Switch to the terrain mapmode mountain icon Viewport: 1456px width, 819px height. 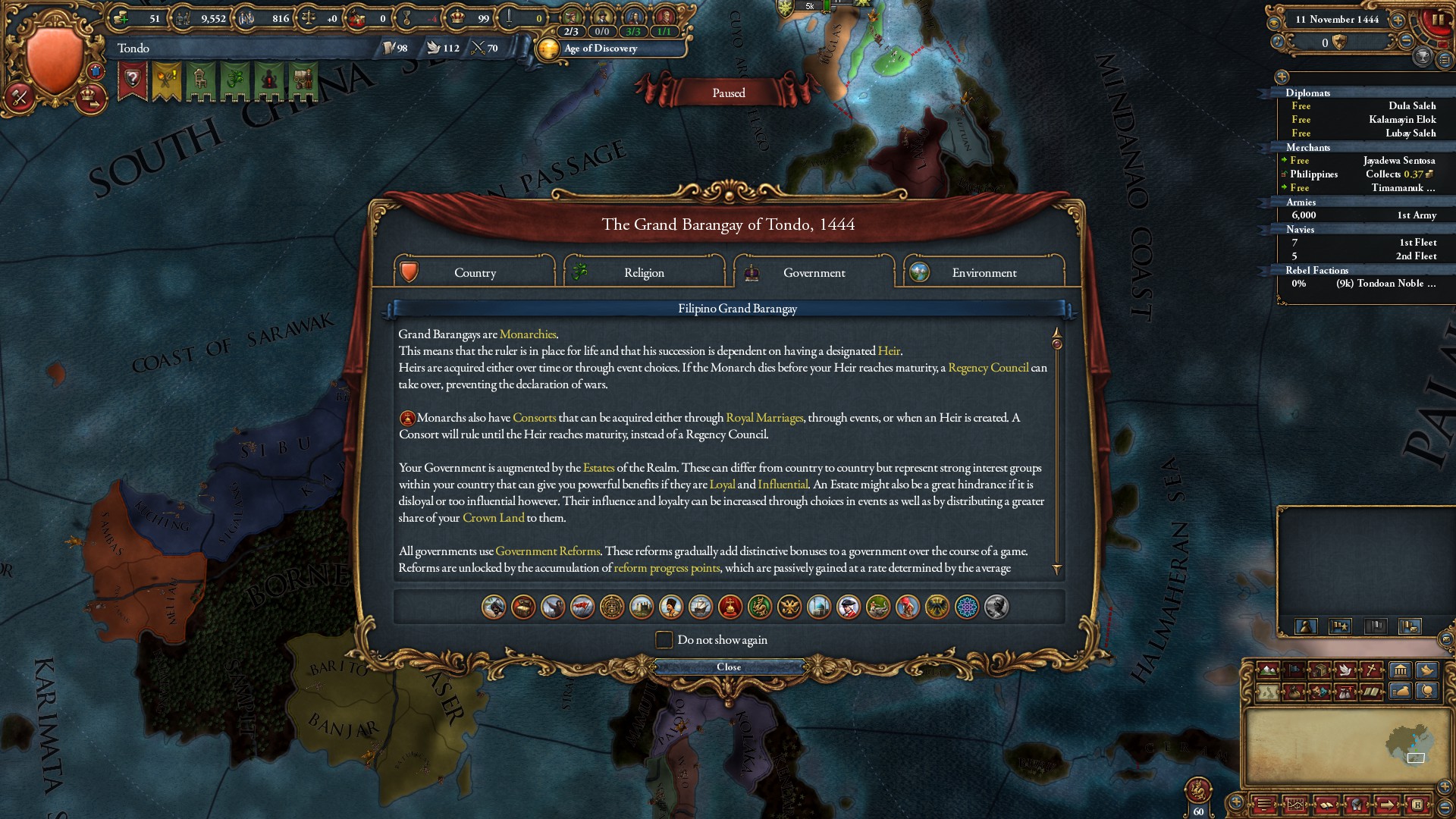[x=1268, y=670]
